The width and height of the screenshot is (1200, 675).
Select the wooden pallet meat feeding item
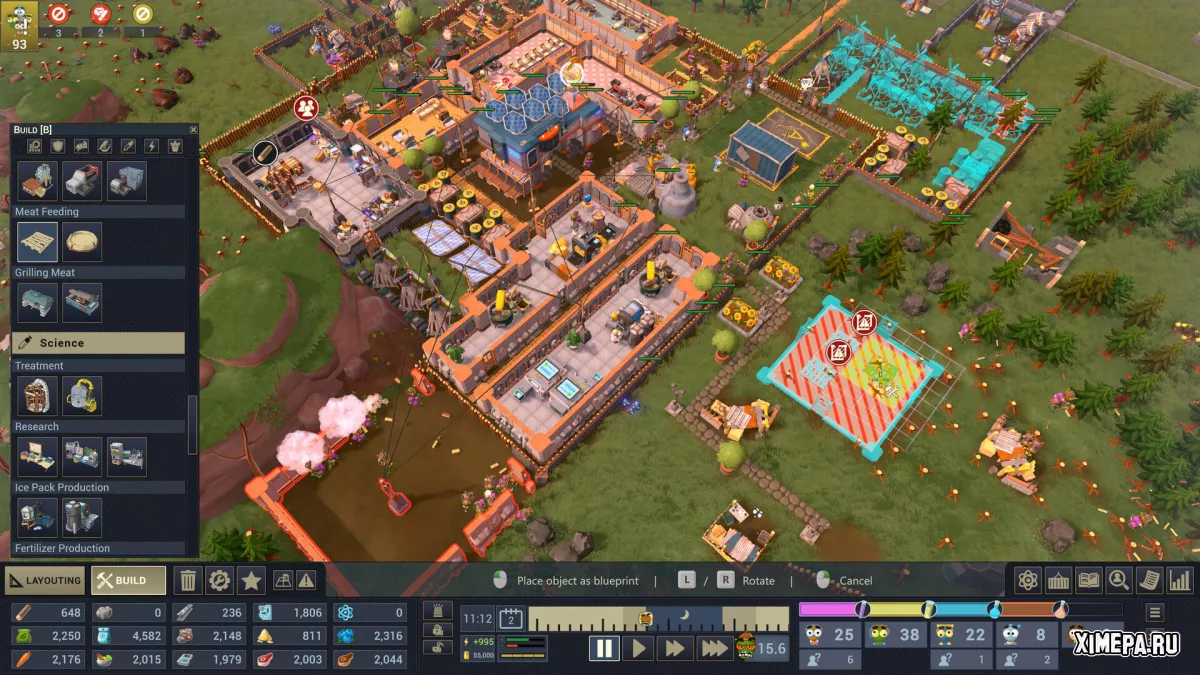[37, 242]
